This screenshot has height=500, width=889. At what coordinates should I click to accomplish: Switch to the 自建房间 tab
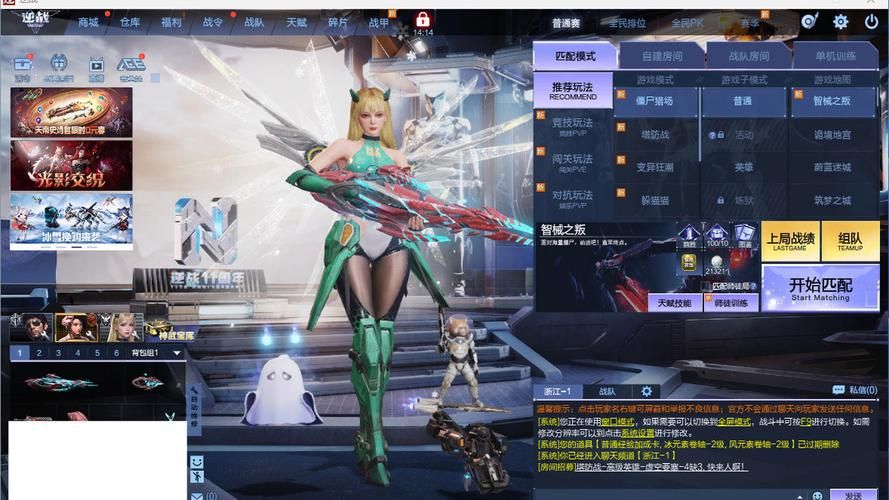(662, 56)
